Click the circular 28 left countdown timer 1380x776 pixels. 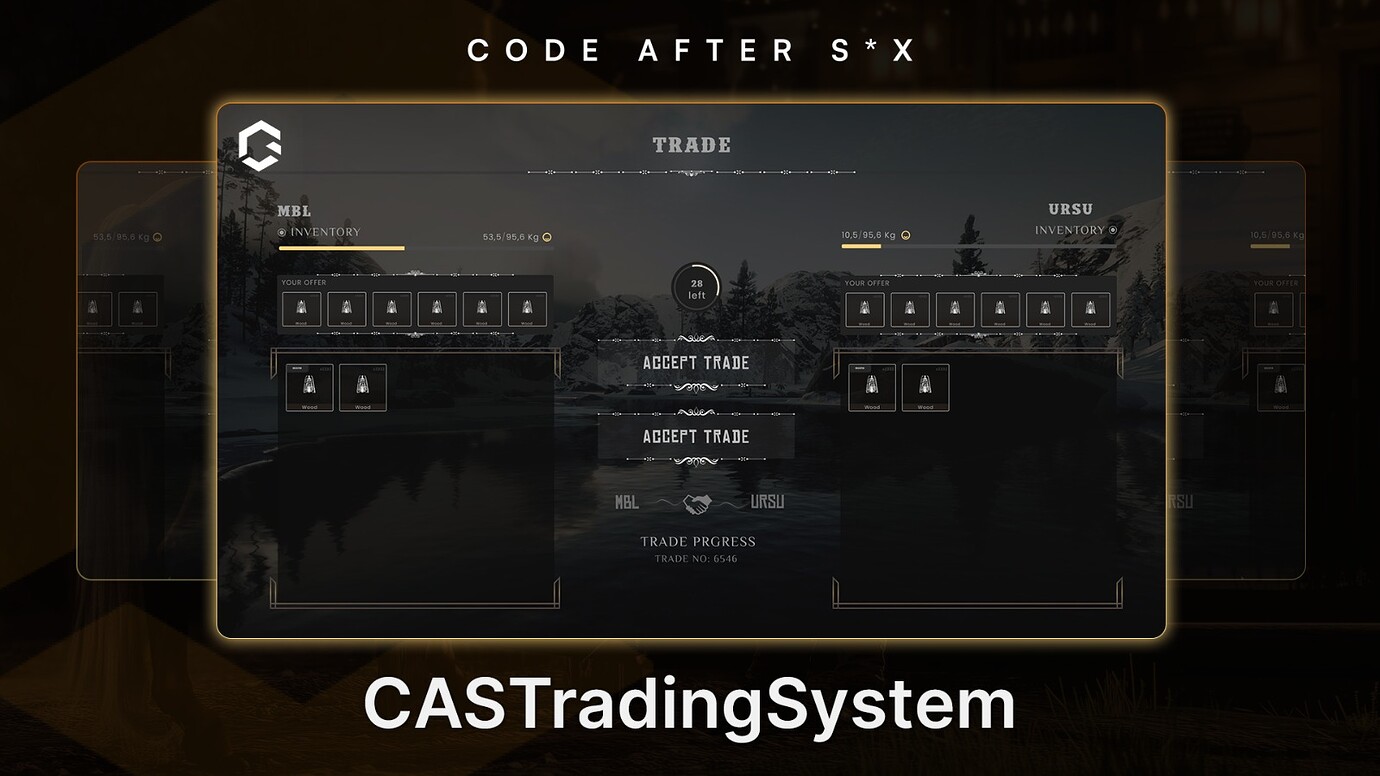[x=695, y=287]
